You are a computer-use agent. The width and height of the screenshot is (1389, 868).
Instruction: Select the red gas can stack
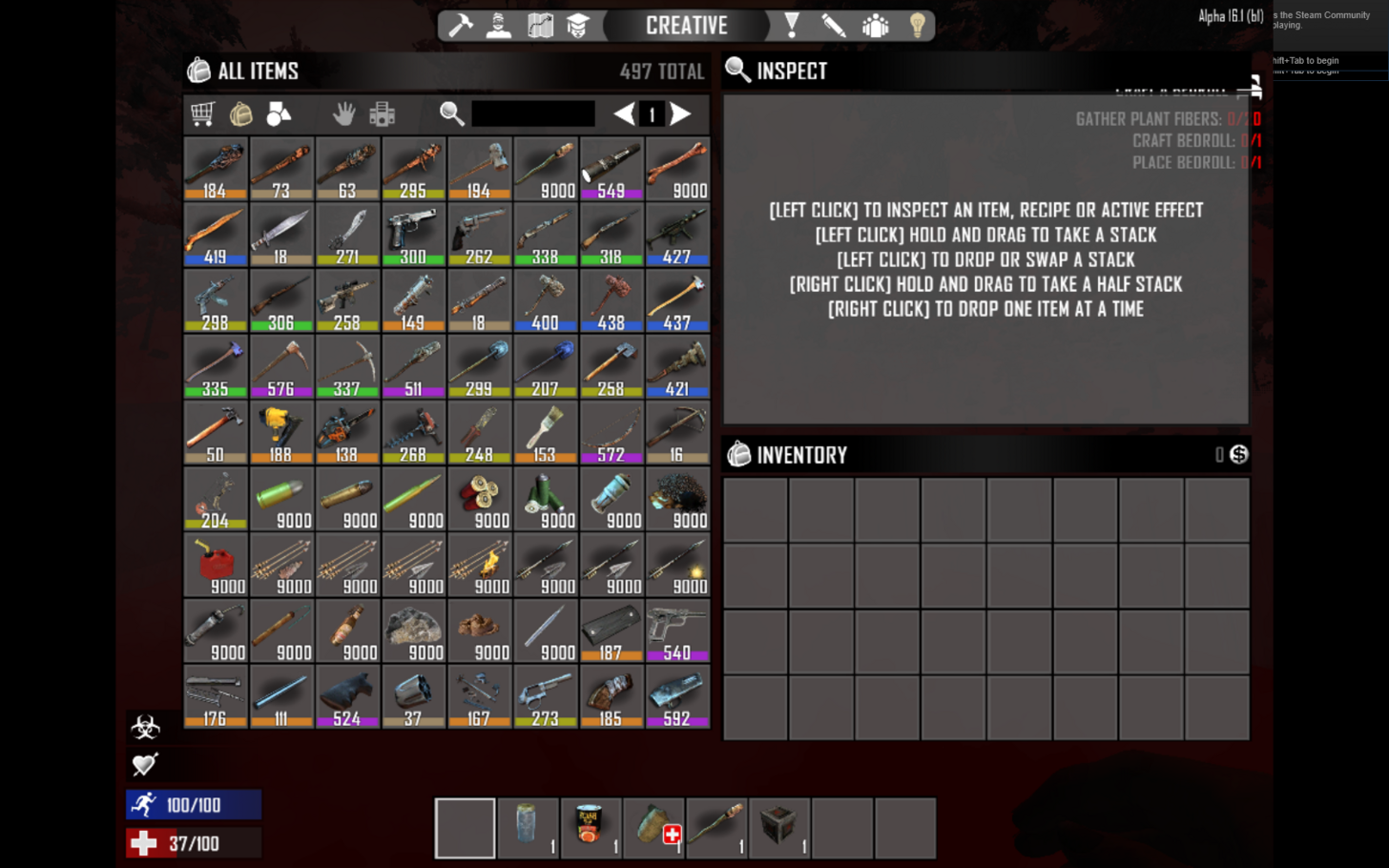(216, 565)
